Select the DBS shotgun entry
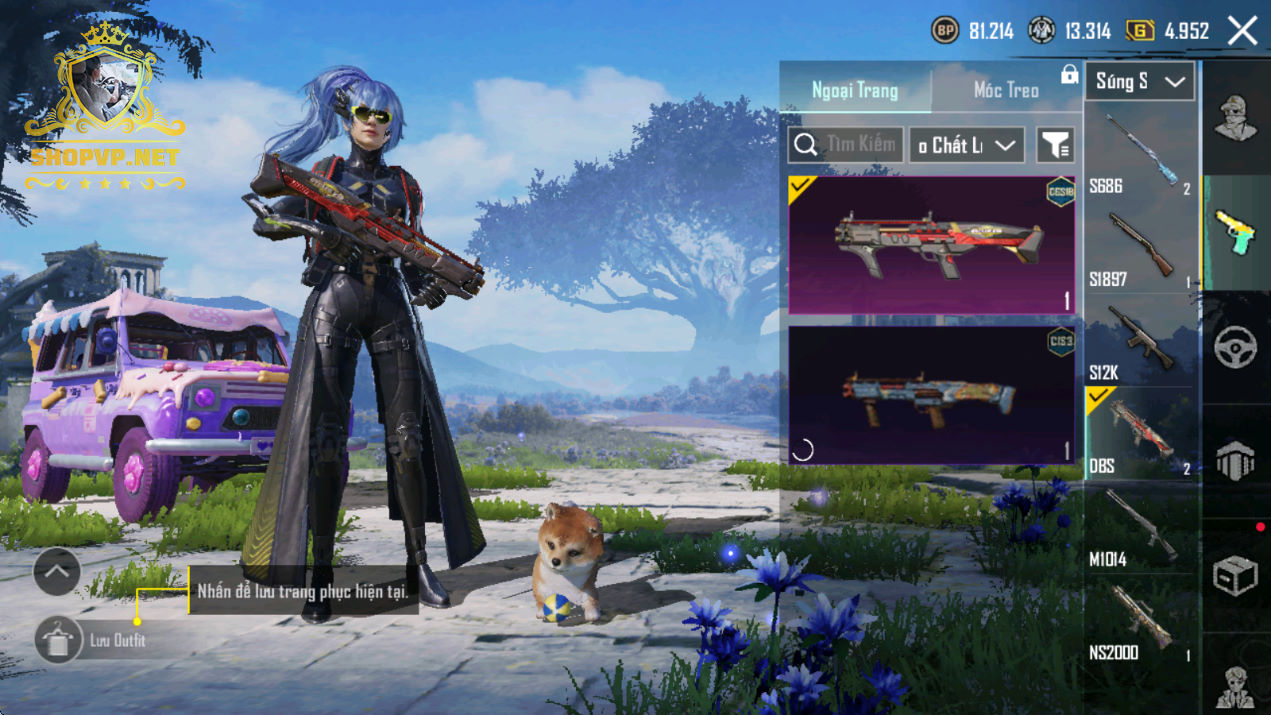The height and width of the screenshot is (715, 1271). (1140, 434)
